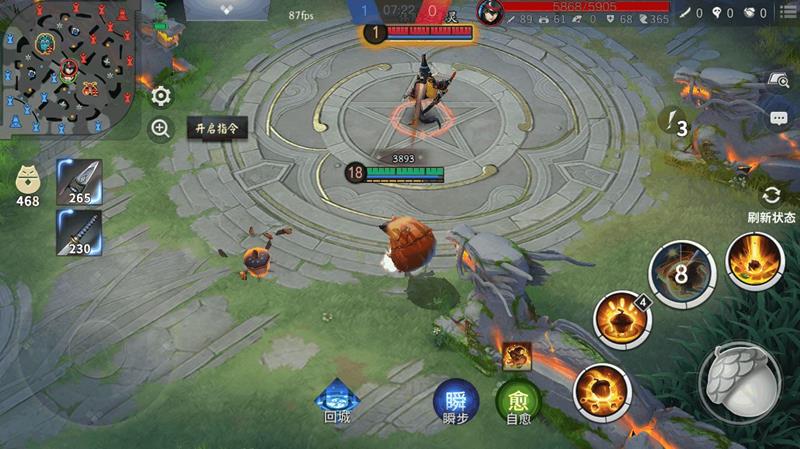Open the chat message bubble icon
This screenshot has height=449, width=800.
click(779, 118)
